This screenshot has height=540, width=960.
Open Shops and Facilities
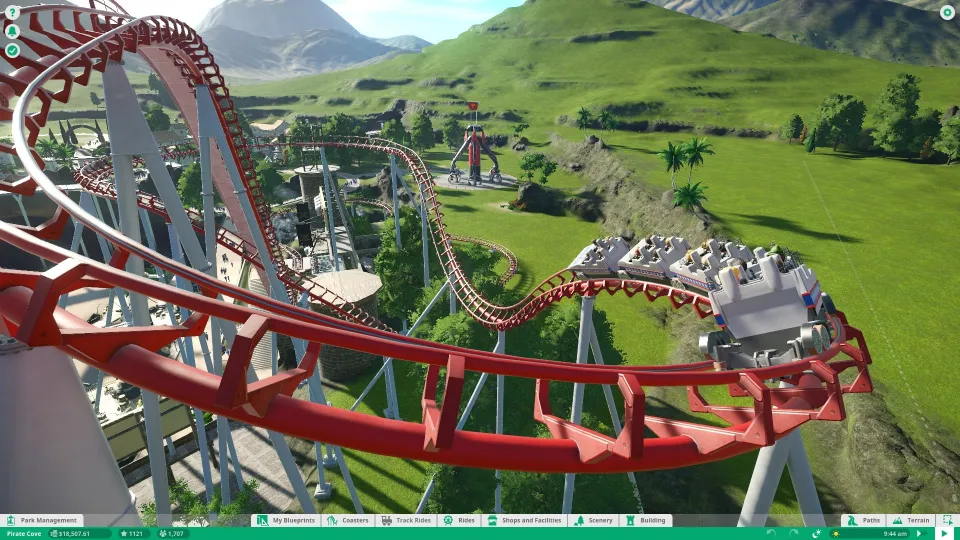click(526, 520)
